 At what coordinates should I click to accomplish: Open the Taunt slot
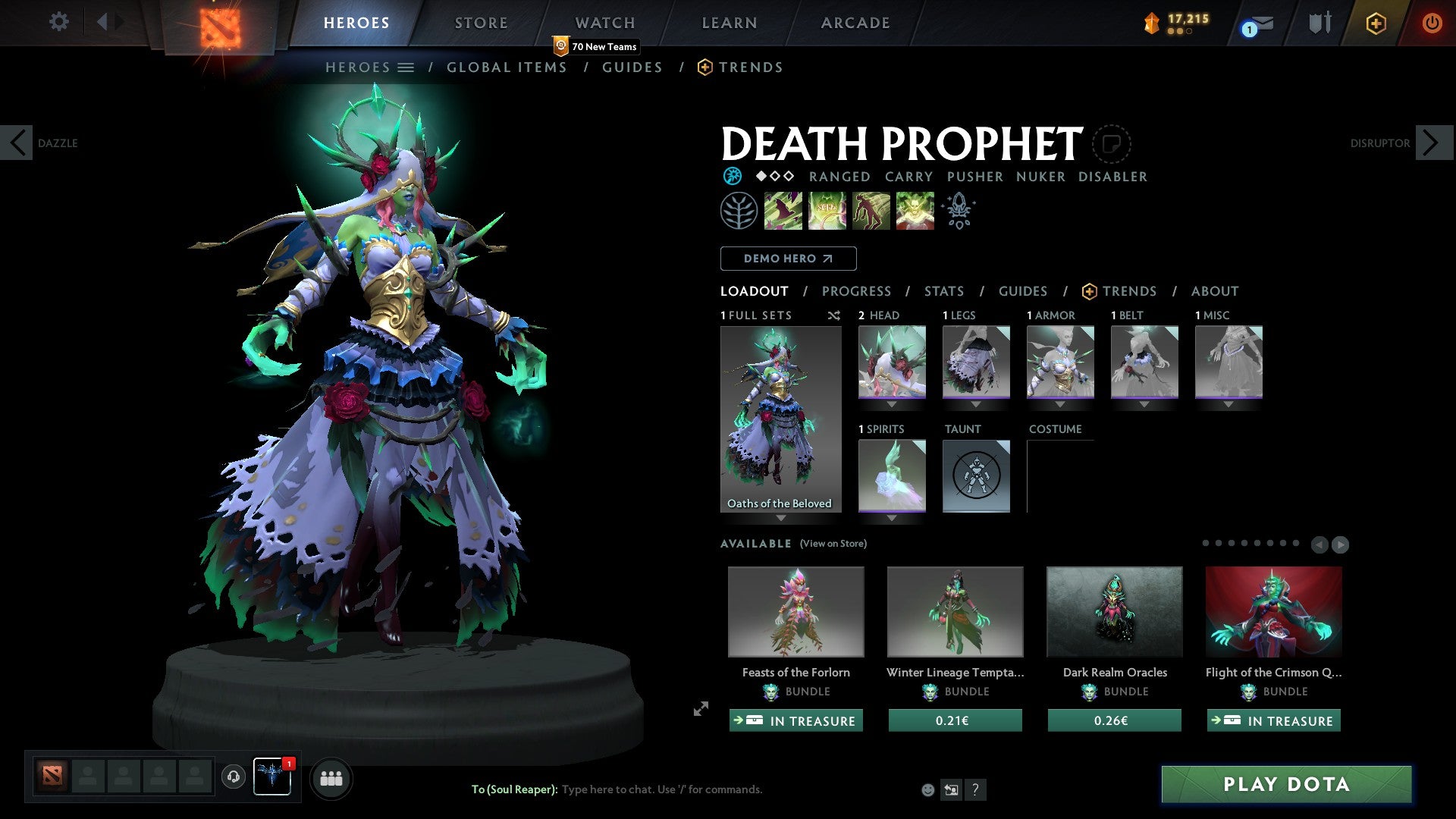976,476
